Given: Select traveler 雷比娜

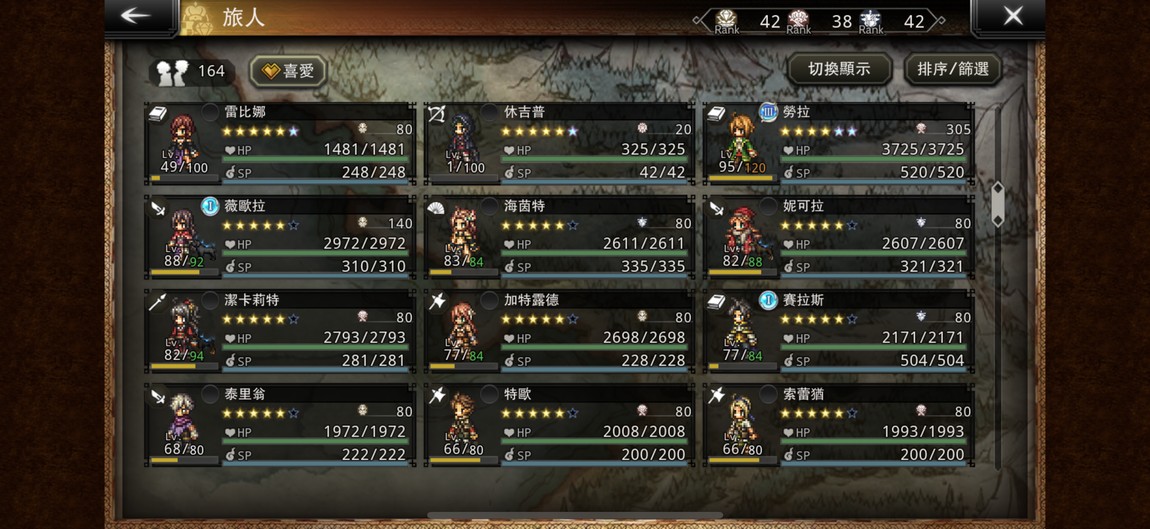Looking at the screenshot, I should click(x=280, y=143).
